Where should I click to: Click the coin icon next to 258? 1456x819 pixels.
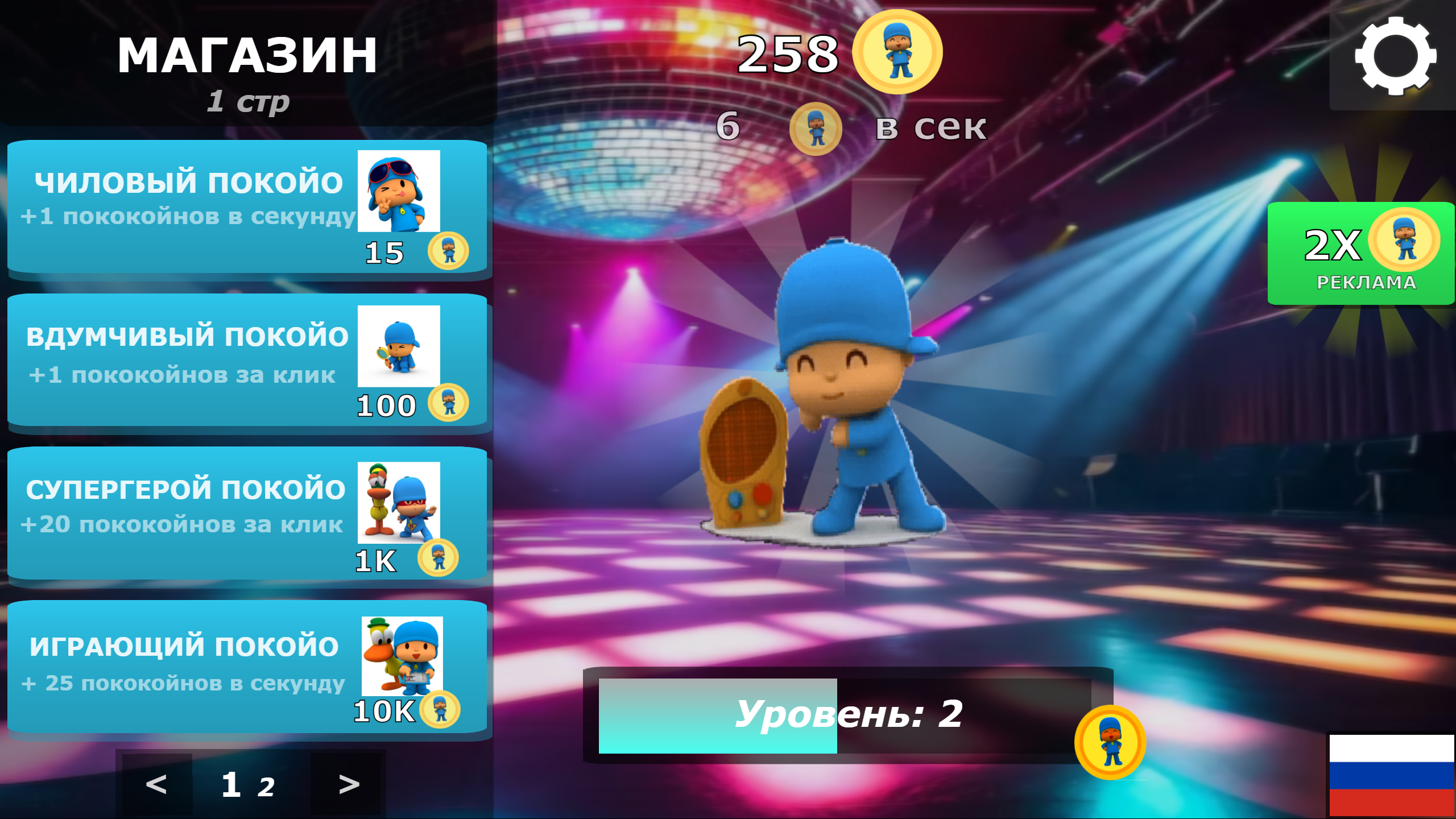tap(899, 51)
